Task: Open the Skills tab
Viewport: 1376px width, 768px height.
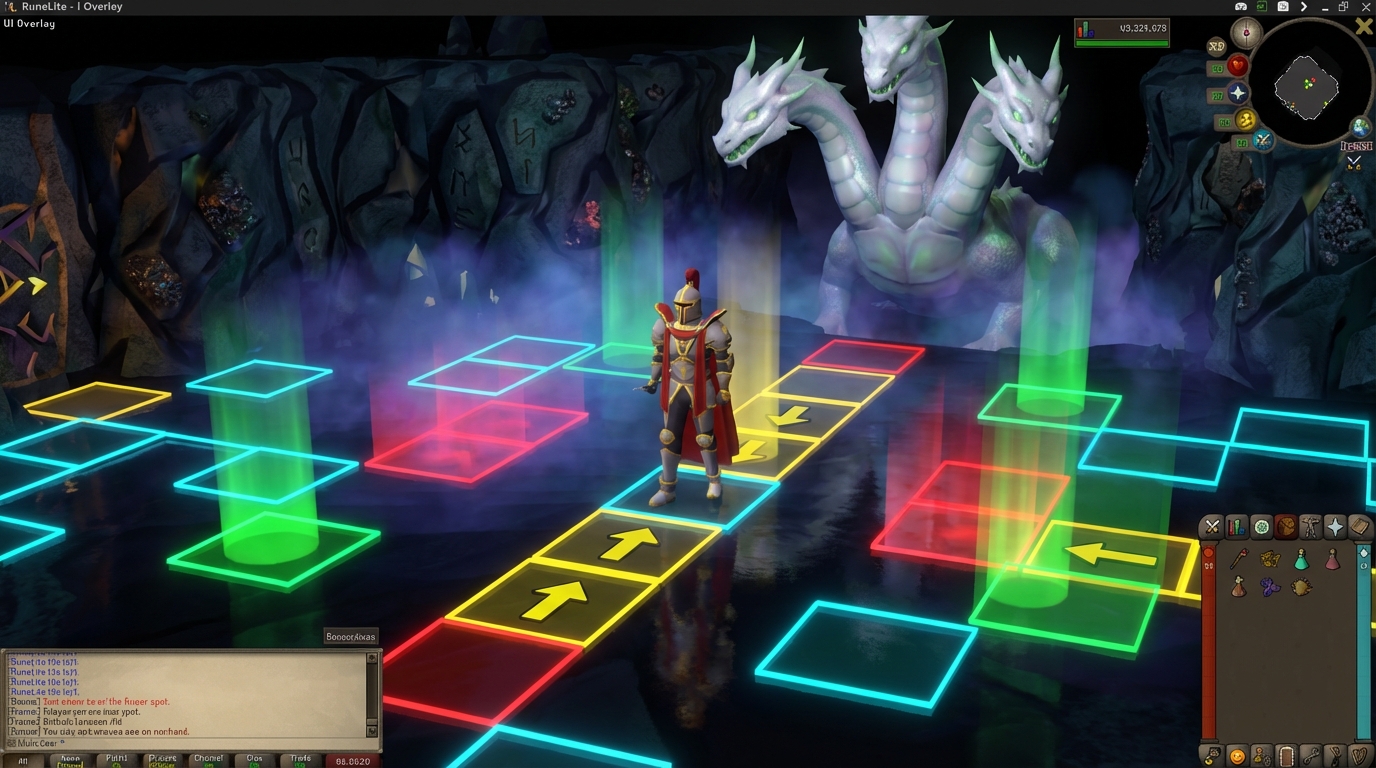Action: click(x=1237, y=527)
